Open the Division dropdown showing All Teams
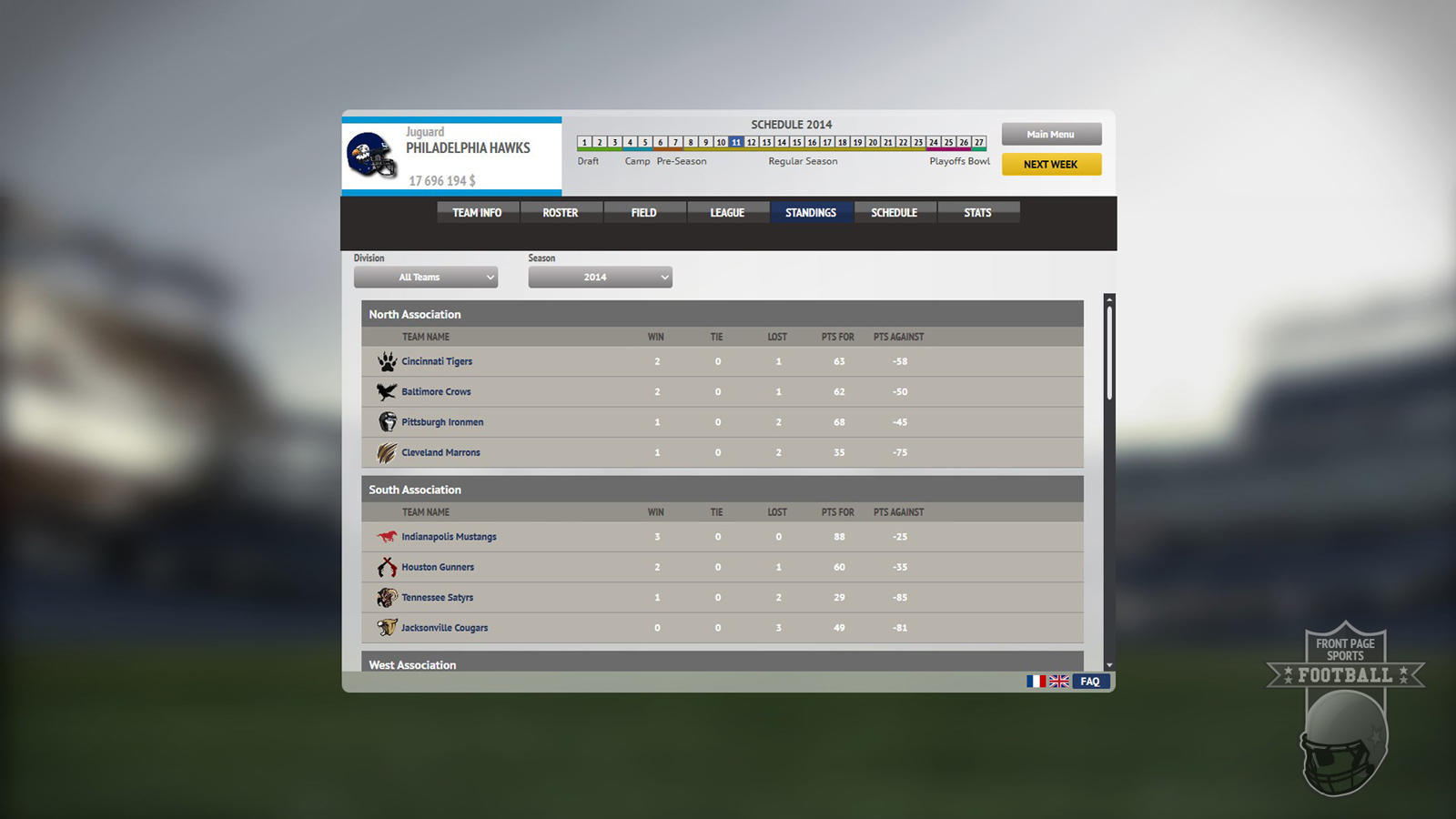 click(425, 277)
